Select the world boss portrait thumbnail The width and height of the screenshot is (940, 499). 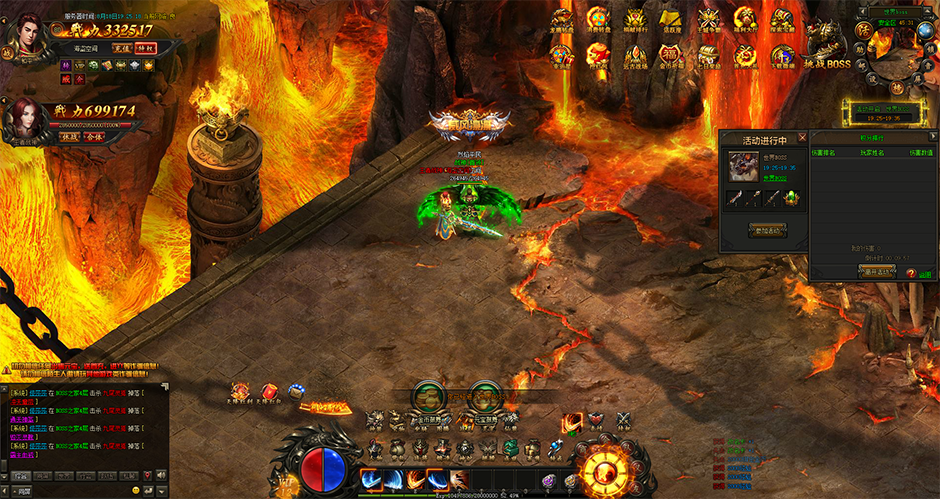[742, 166]
